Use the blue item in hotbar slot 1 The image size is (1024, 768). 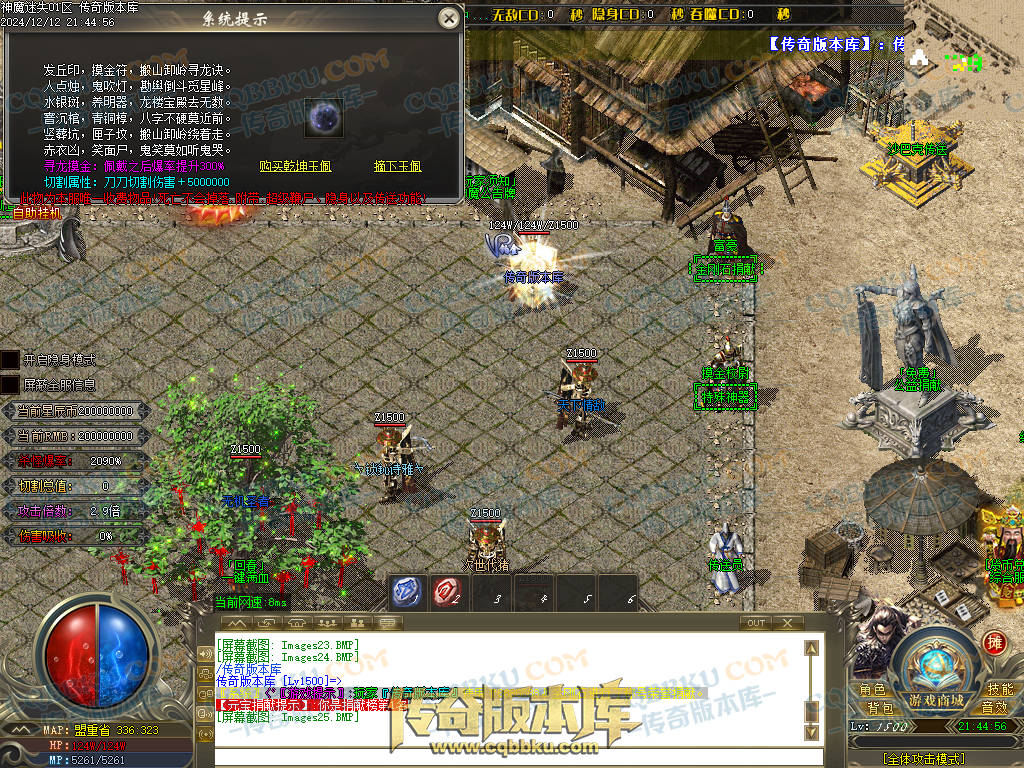(405, 592)
